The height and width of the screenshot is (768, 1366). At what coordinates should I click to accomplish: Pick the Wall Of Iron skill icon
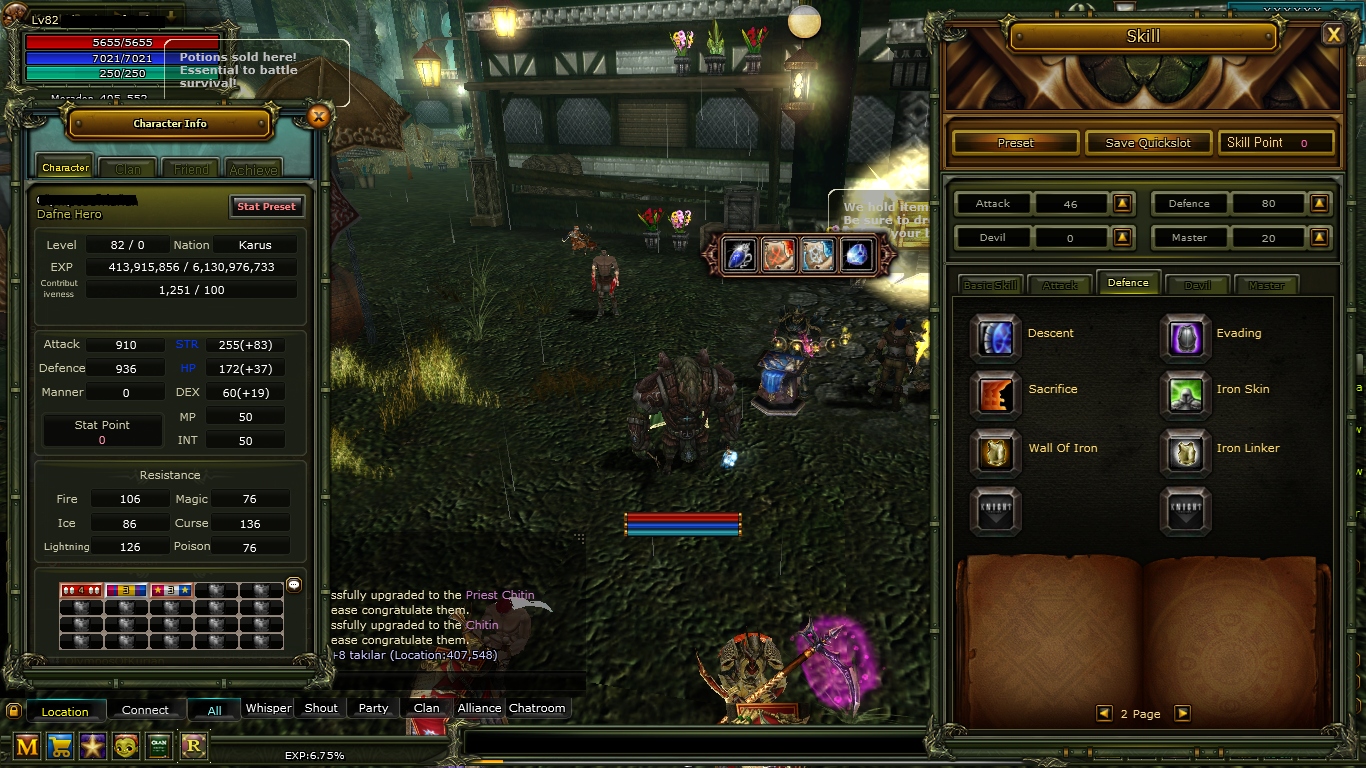pos(996,452)
